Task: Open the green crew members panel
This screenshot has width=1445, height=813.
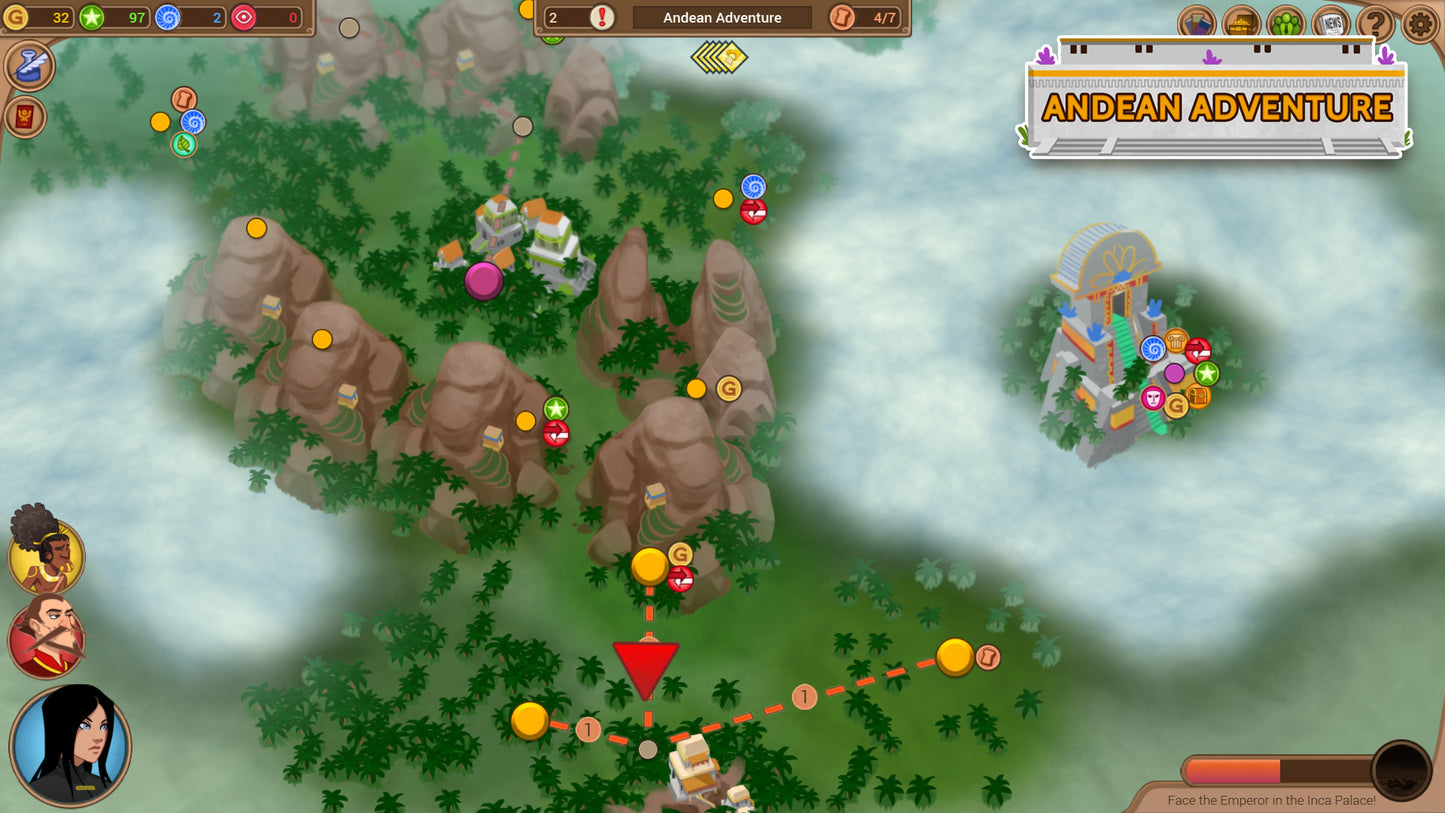Action: tap(1286, 24)
